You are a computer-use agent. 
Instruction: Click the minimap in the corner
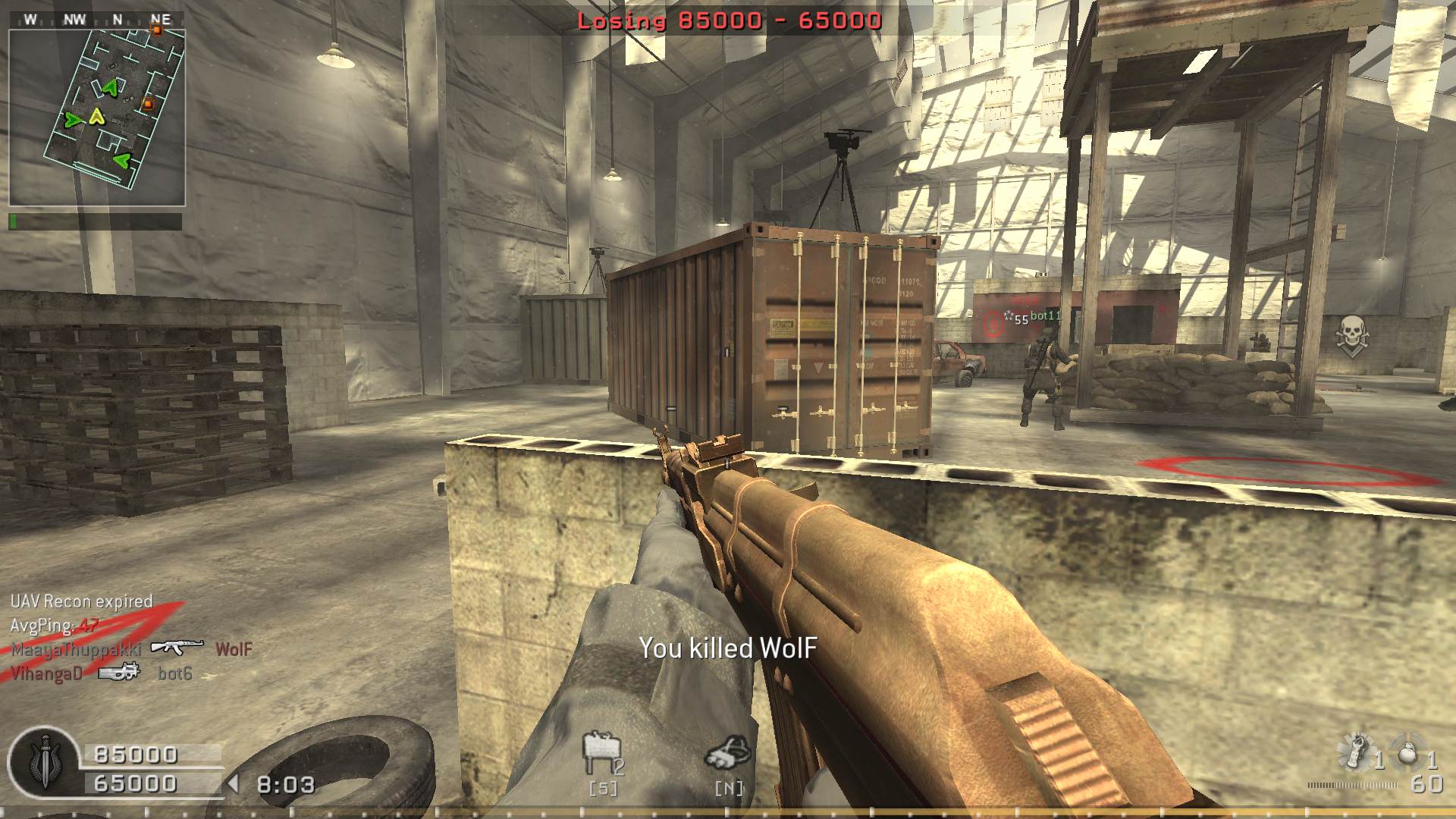[97, 116]
